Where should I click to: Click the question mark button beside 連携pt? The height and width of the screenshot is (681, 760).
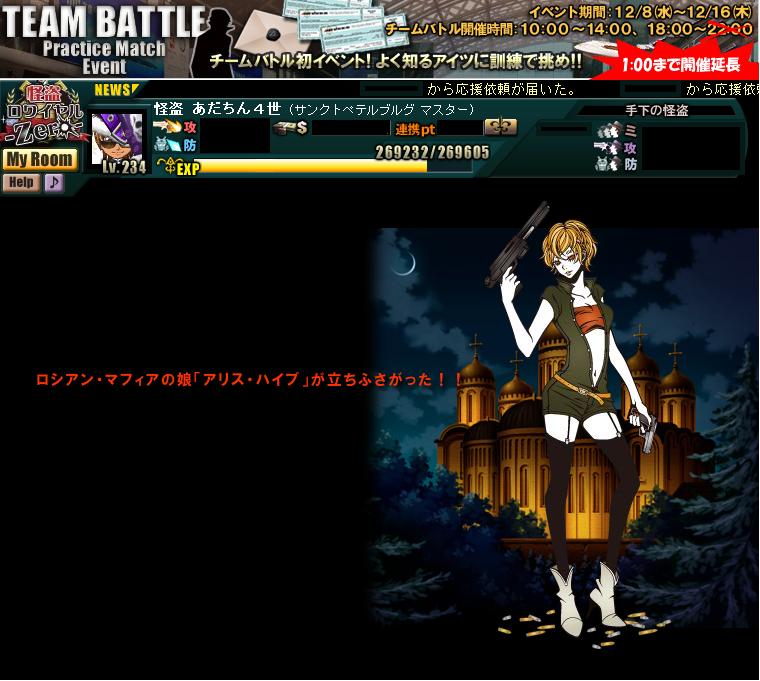[x=500, y=127]
